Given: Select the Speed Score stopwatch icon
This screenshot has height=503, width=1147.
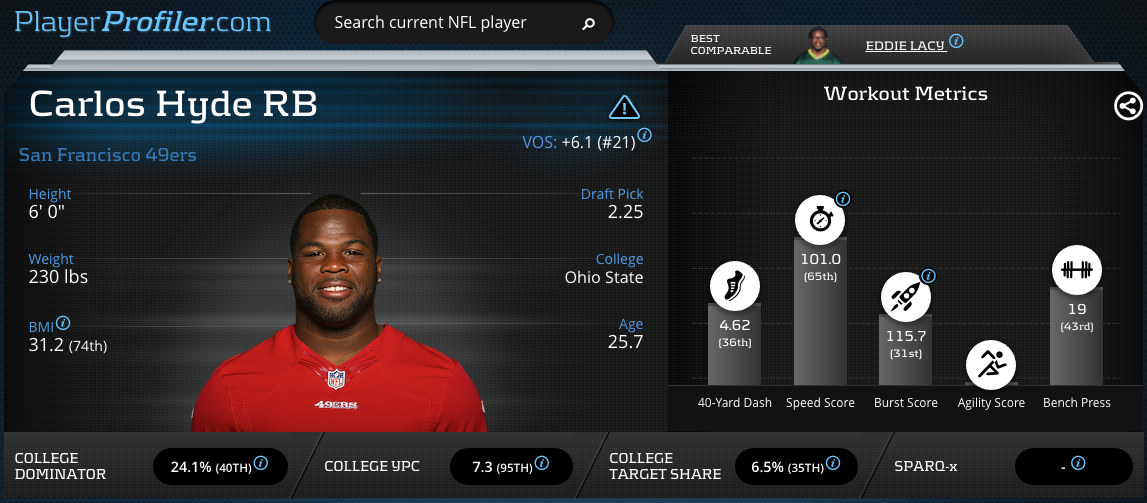Looking at the screenshot, I should point(819,220).
